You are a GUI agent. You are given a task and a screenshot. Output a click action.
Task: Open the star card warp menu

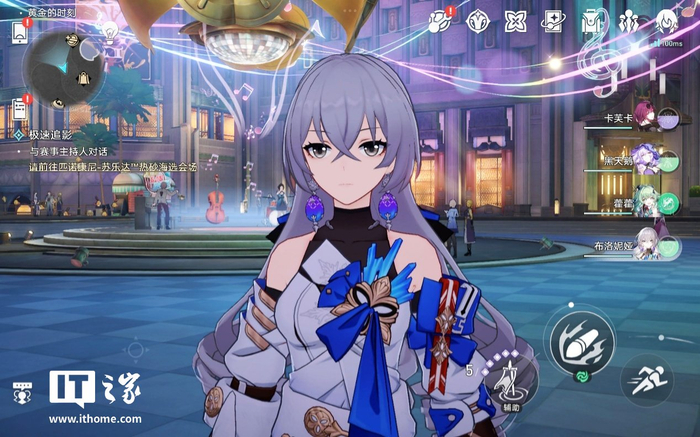553,20
